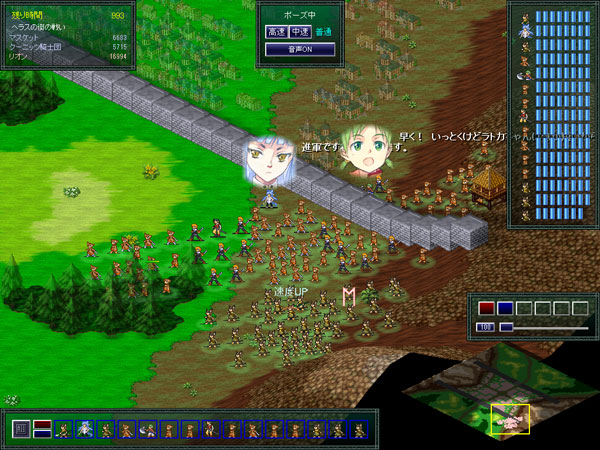Click the blue color box in the side panel
The width and height of the screenshot is (600, 450).
coord(505,308)
